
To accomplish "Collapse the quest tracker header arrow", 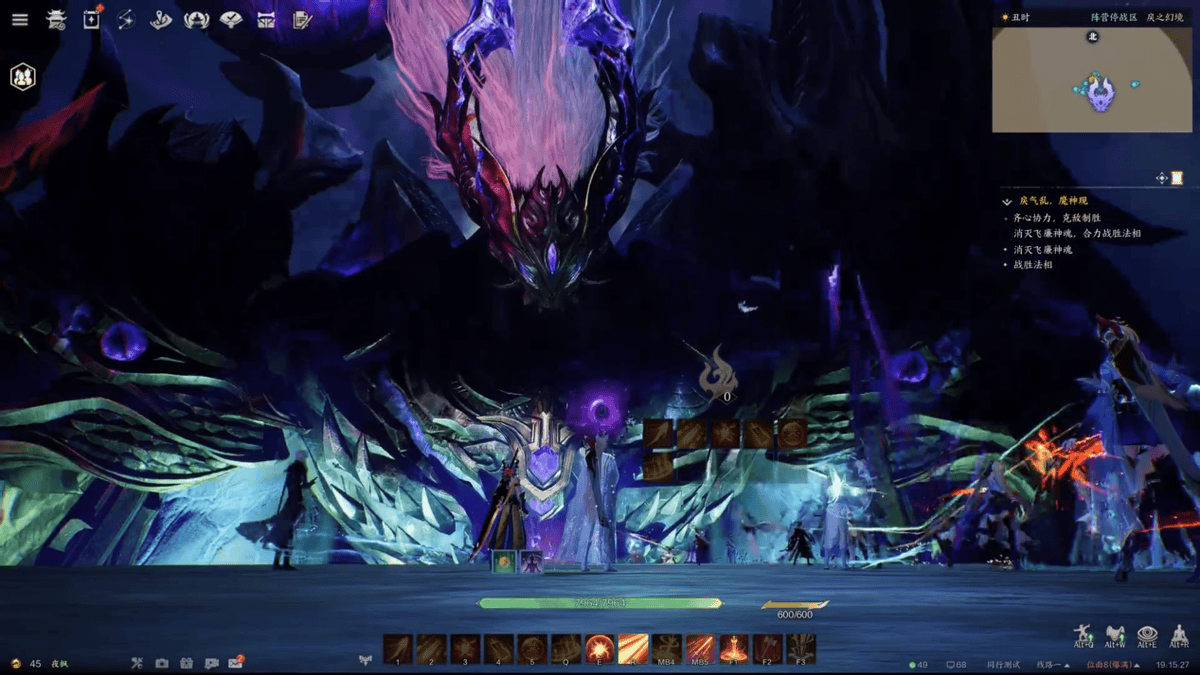I will 1007,201.
